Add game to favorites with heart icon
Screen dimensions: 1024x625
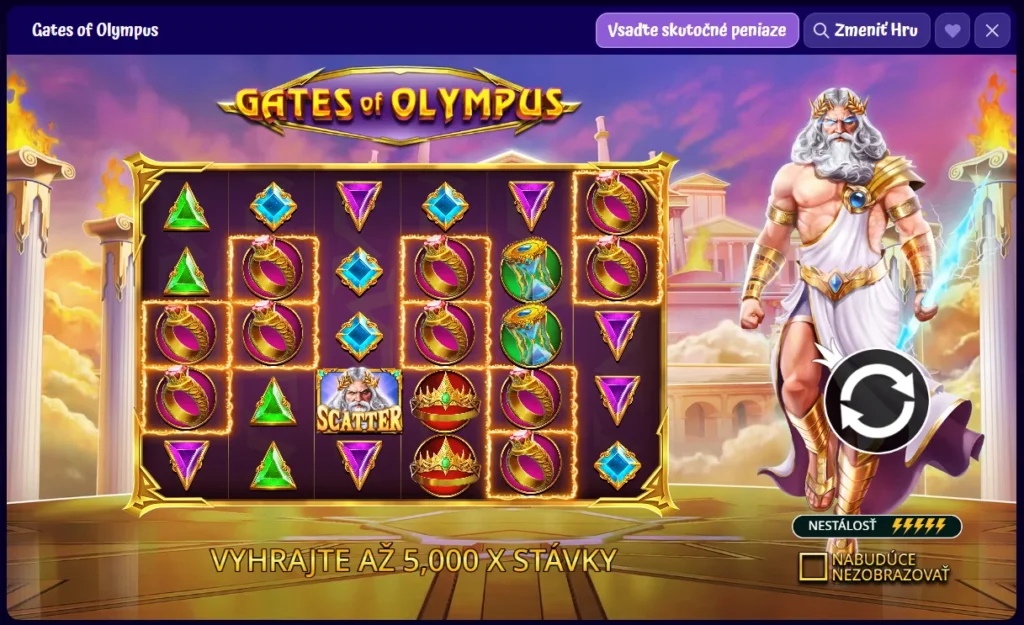pyautogui.click(x=952, y=30)
